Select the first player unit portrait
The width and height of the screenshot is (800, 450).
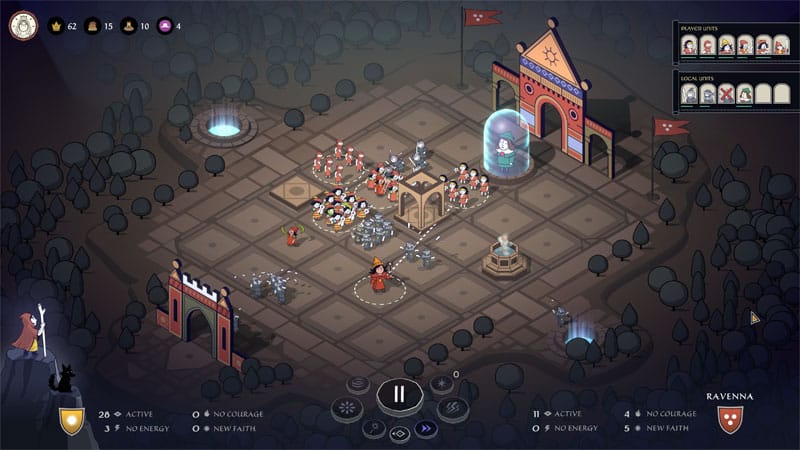[x=690, y=45]
